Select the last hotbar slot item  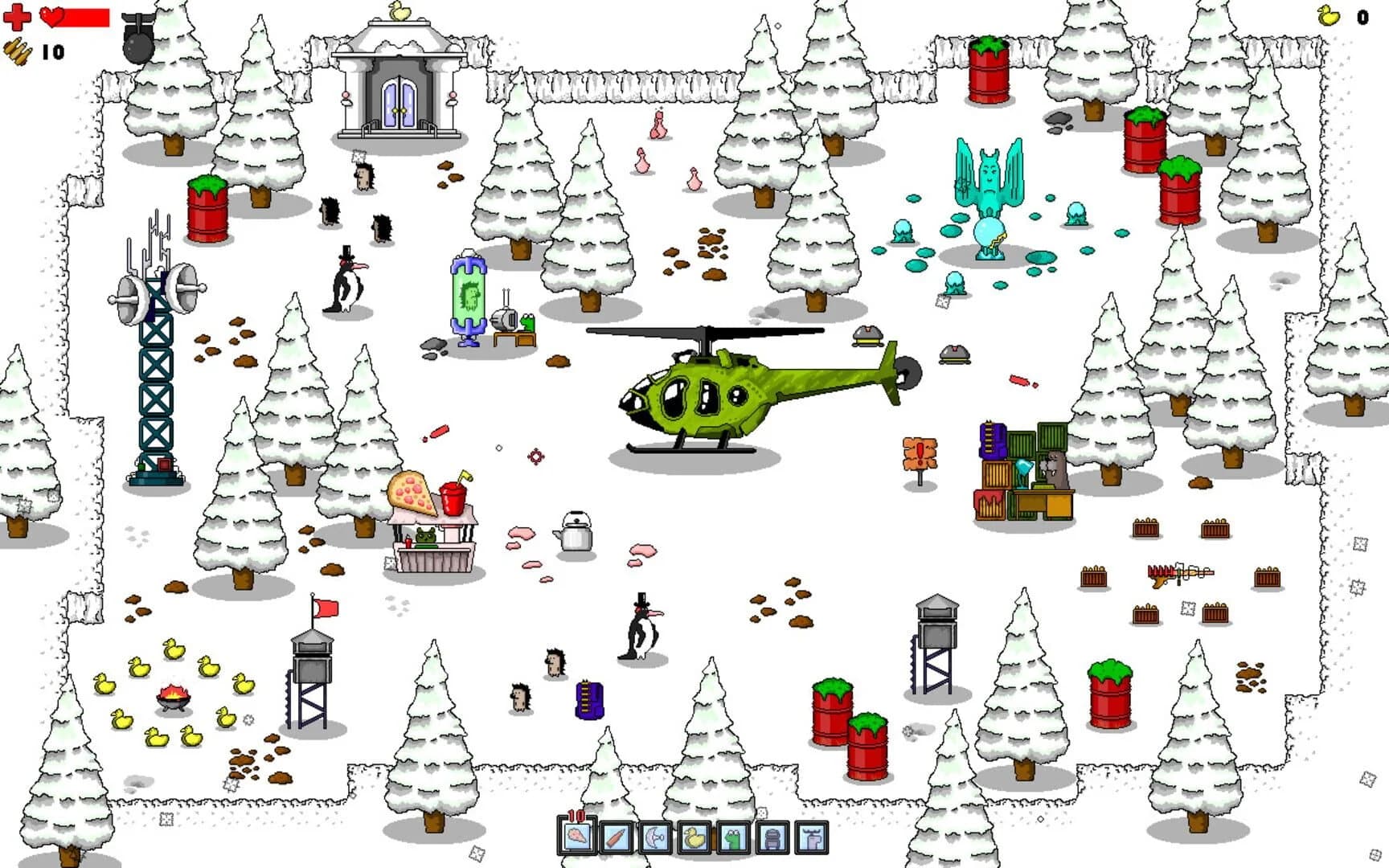810,838
